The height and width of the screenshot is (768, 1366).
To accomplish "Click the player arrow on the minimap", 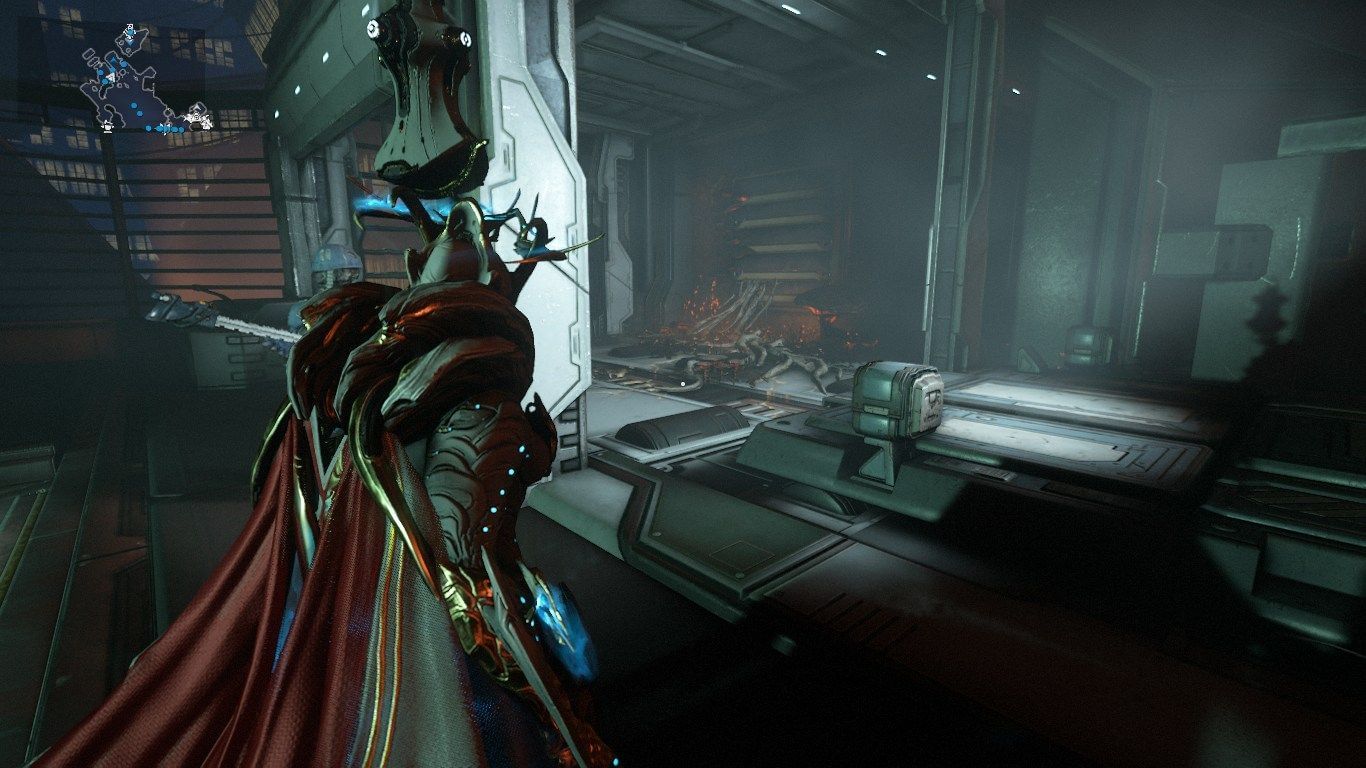I will [x=110, y=77].
